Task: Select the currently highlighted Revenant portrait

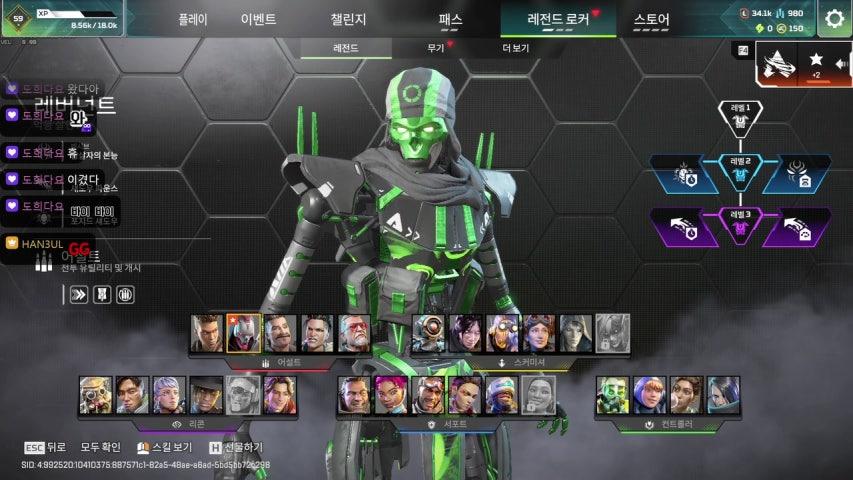Action: [243, 334]
